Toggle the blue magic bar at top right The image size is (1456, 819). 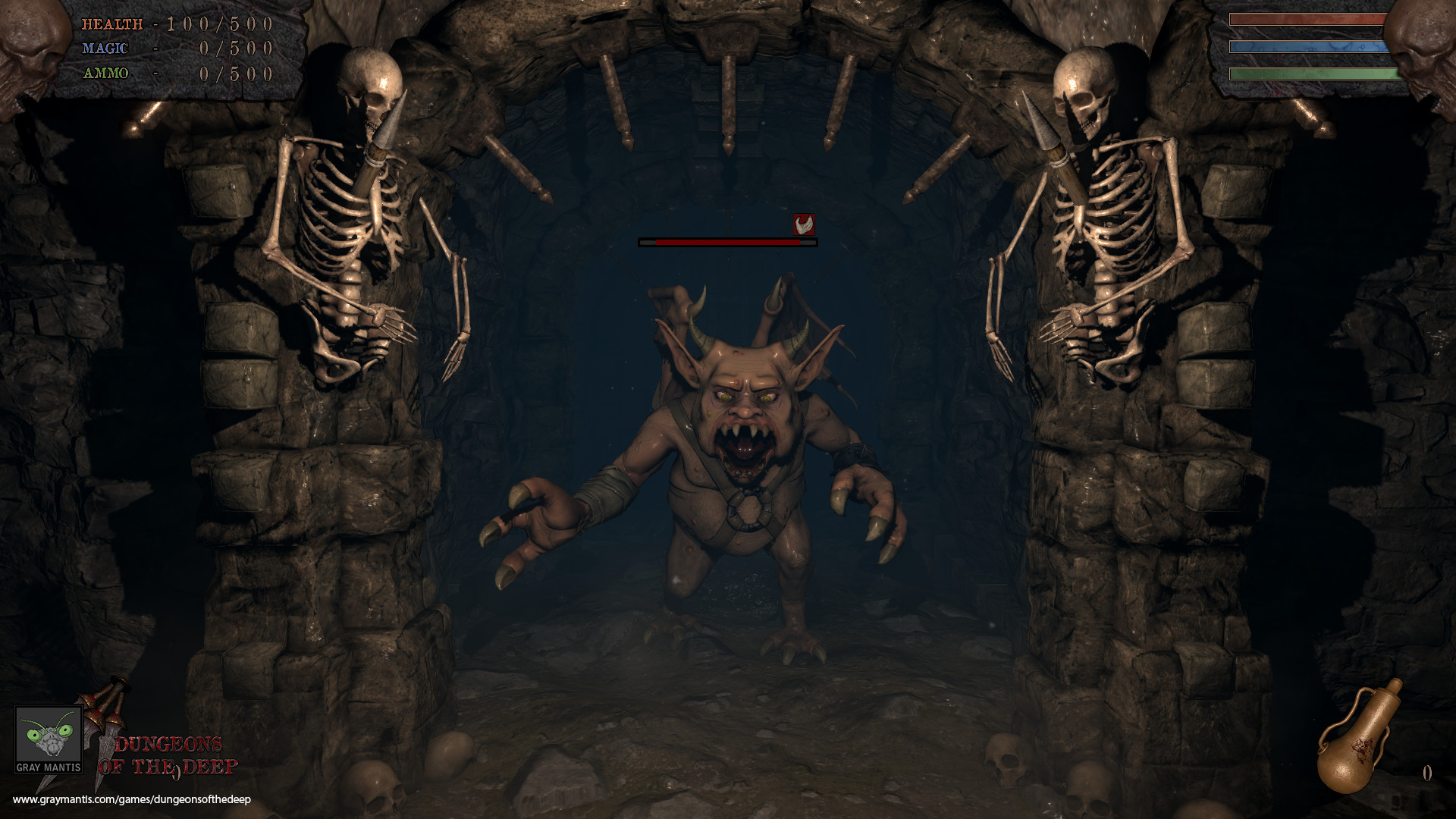tap(1307, 47)
